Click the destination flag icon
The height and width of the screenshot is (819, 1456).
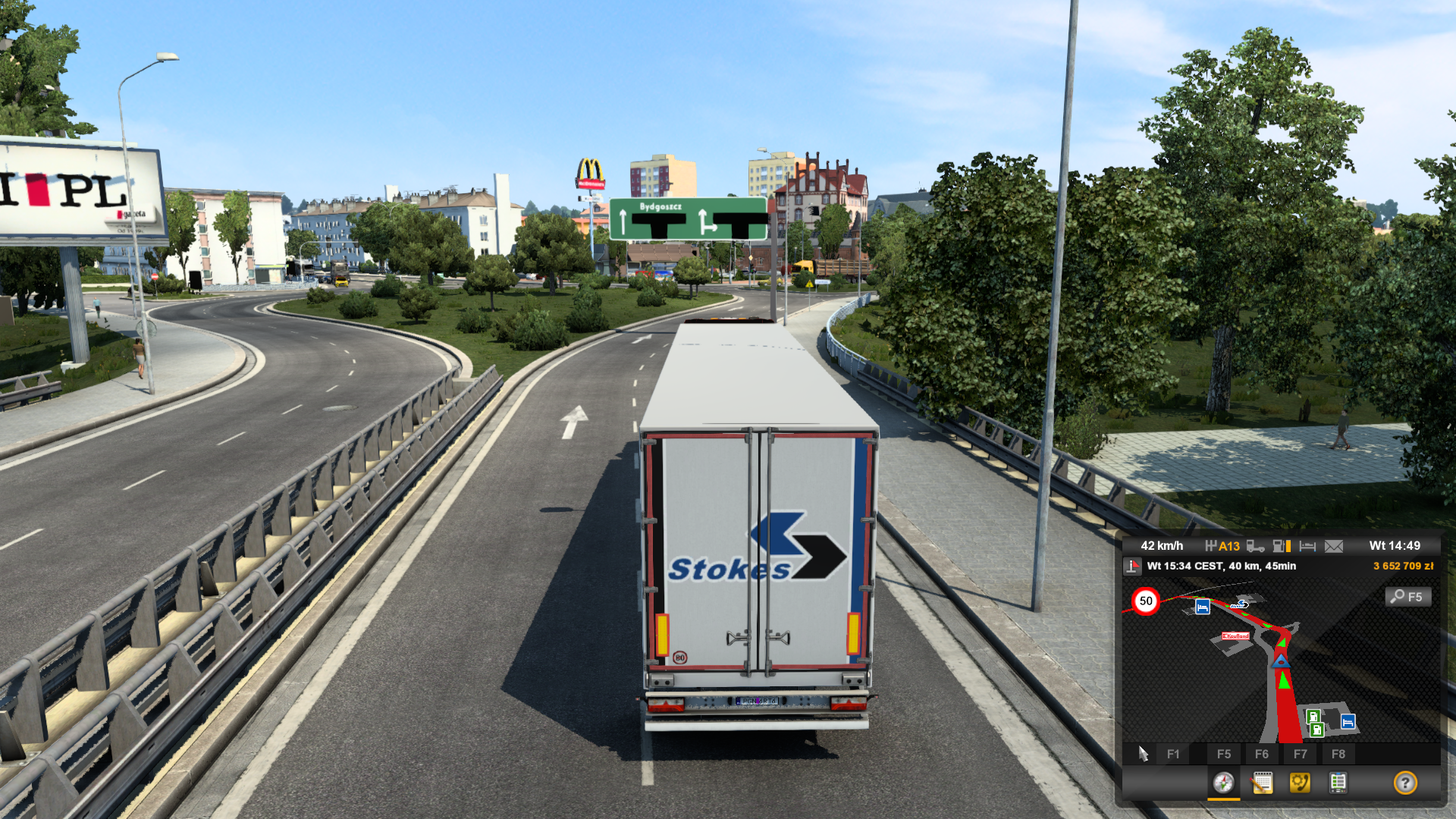tap(1133, 566)
